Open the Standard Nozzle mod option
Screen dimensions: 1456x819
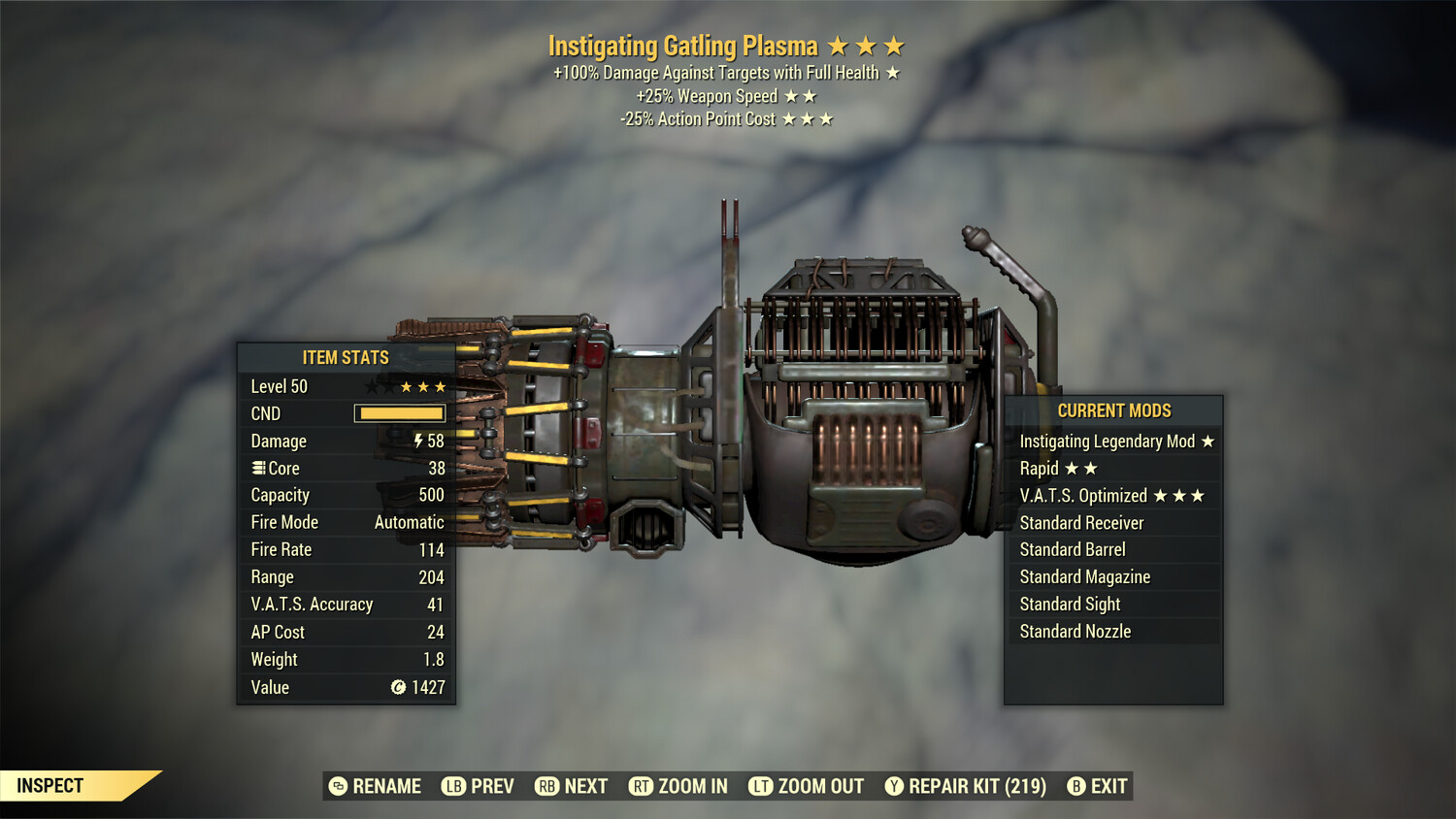tap(1075, 631)
